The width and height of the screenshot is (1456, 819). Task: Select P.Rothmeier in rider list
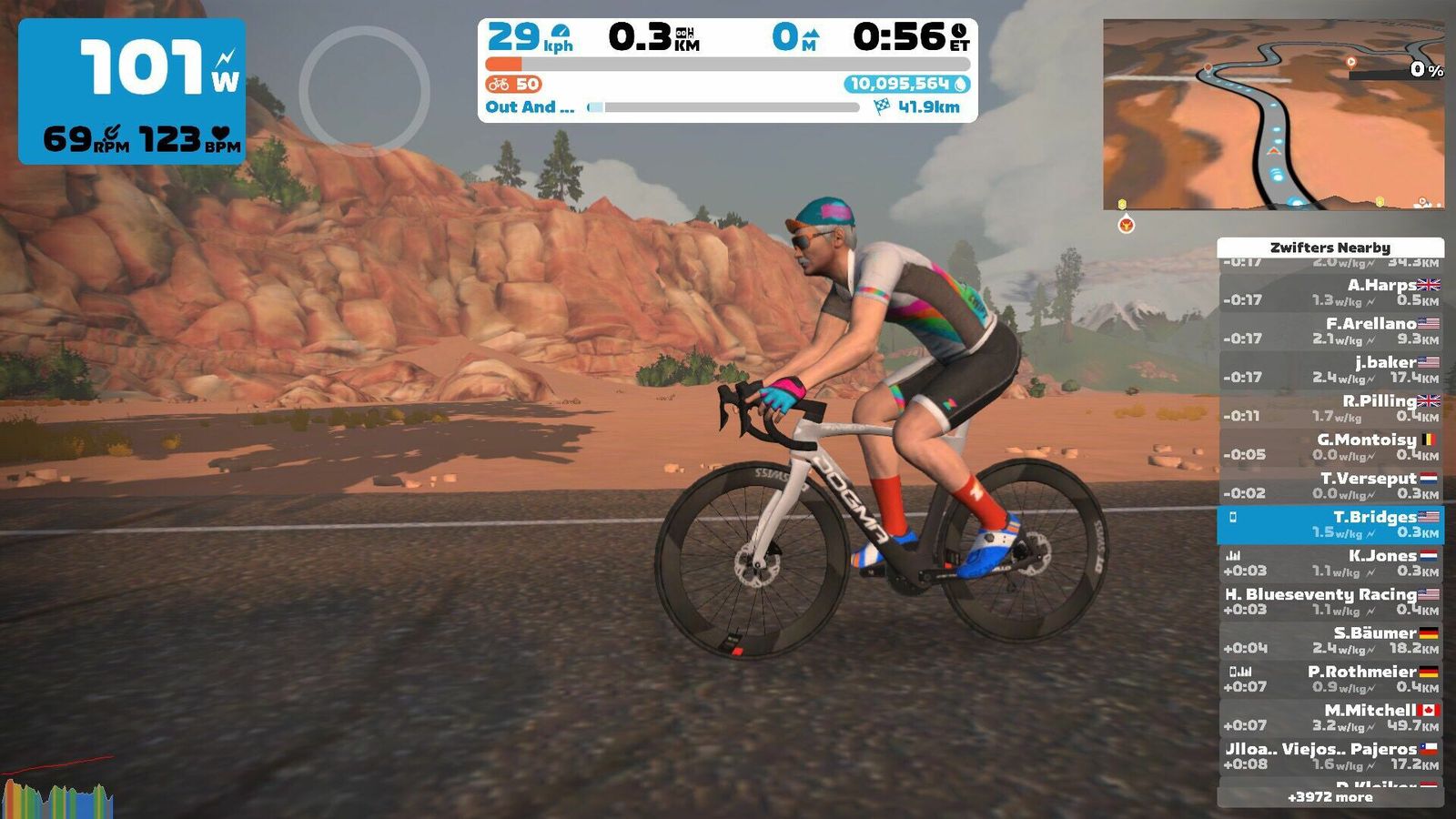point(1330,679)
